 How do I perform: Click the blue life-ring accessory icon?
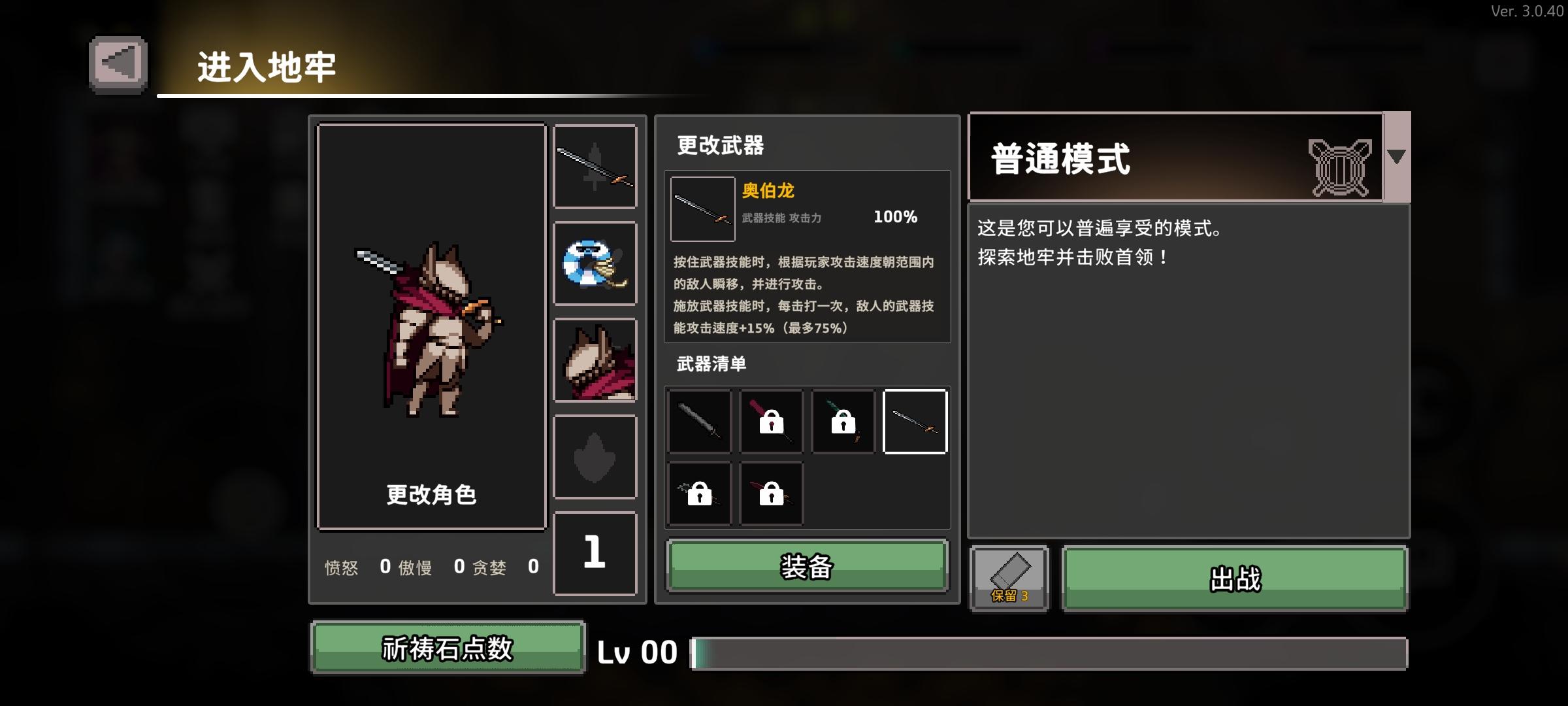tap(595, 263)
